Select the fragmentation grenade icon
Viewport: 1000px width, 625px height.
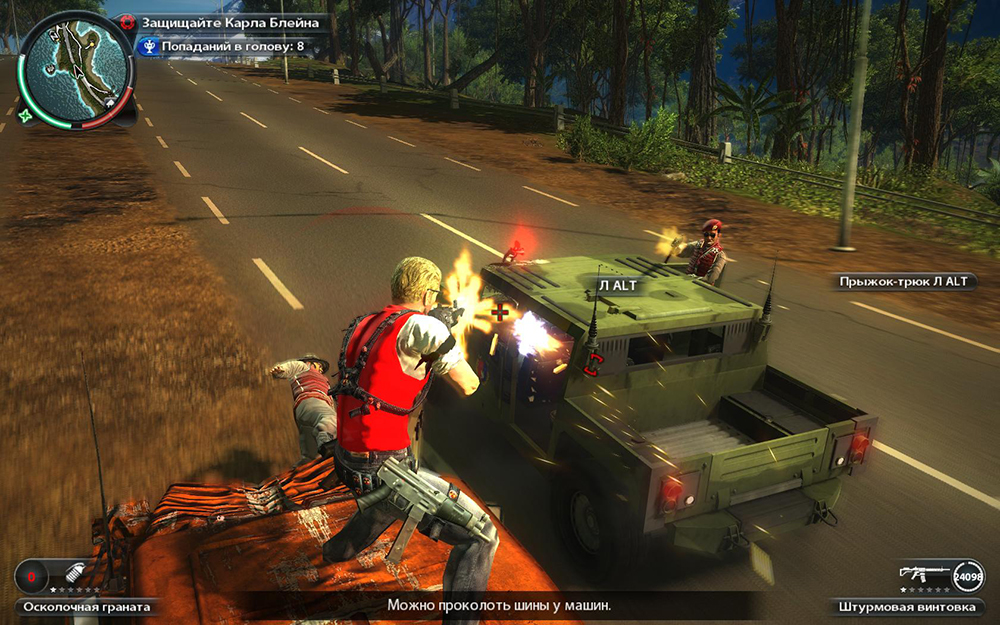(x=75, y=575)
